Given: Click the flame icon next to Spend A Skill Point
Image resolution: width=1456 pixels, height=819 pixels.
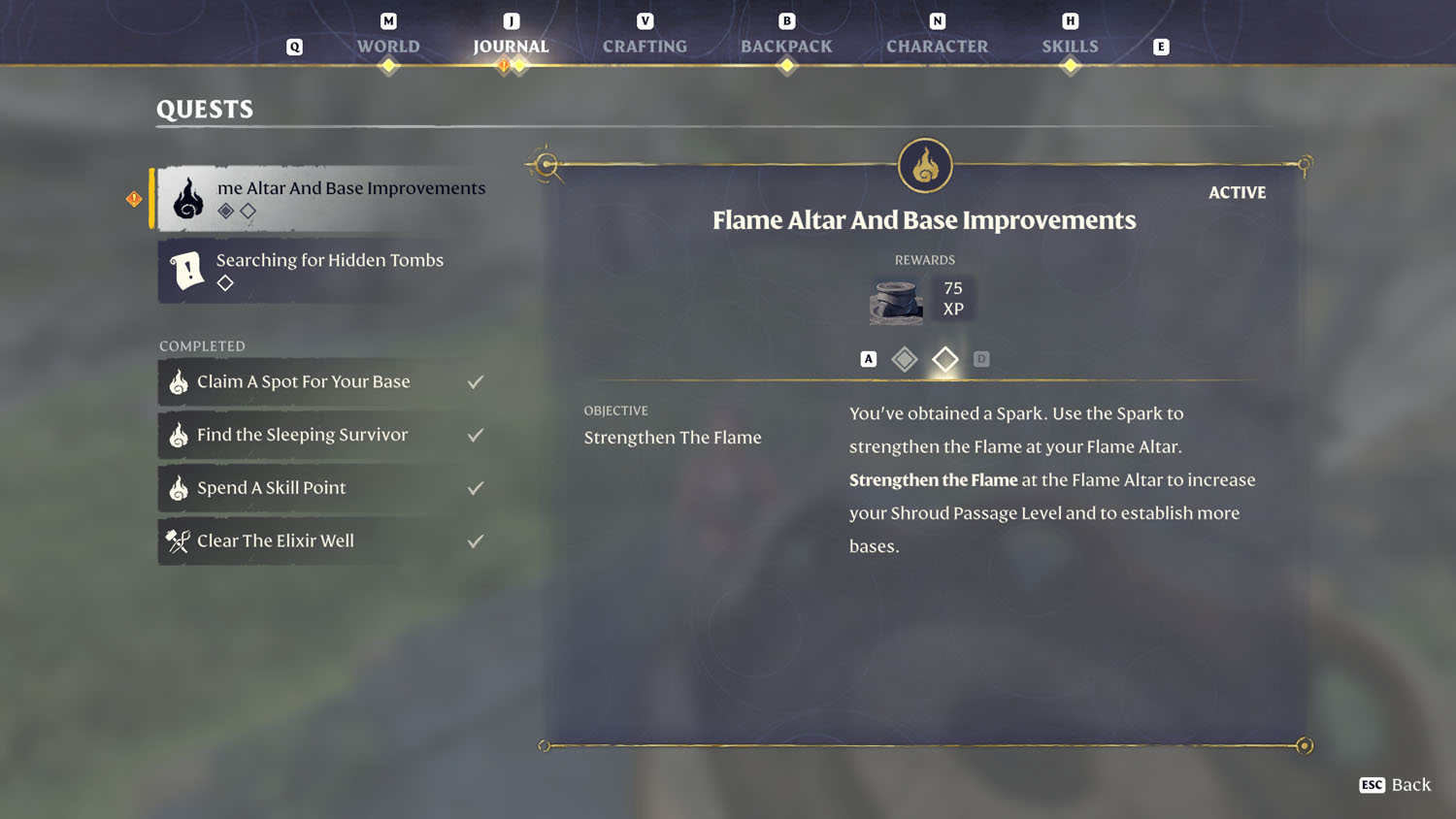Looking at the screenshot, I should (178, 487).
